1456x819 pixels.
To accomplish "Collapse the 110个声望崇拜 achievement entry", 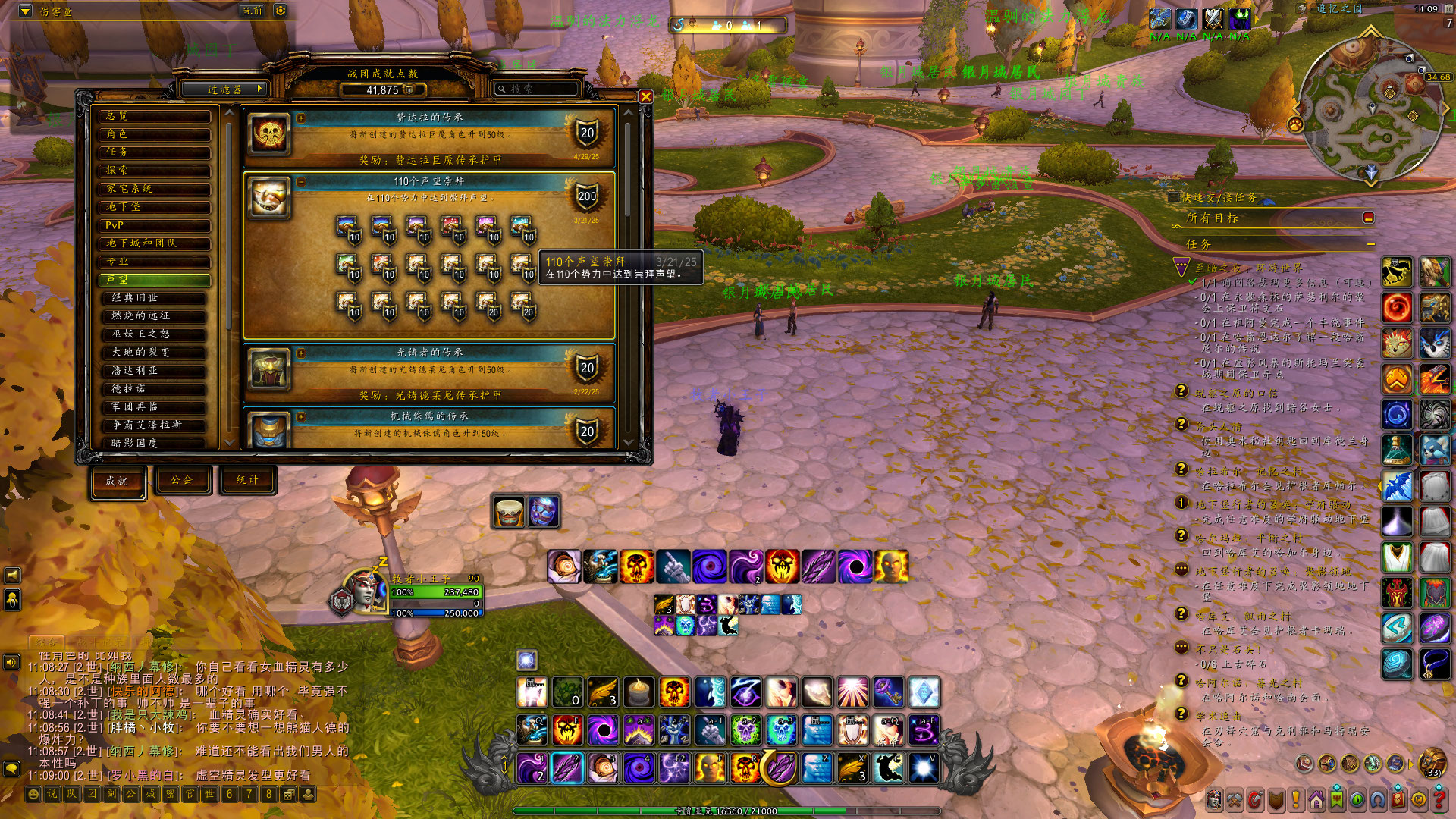I will pyautogui.click(x=301, y=182).
